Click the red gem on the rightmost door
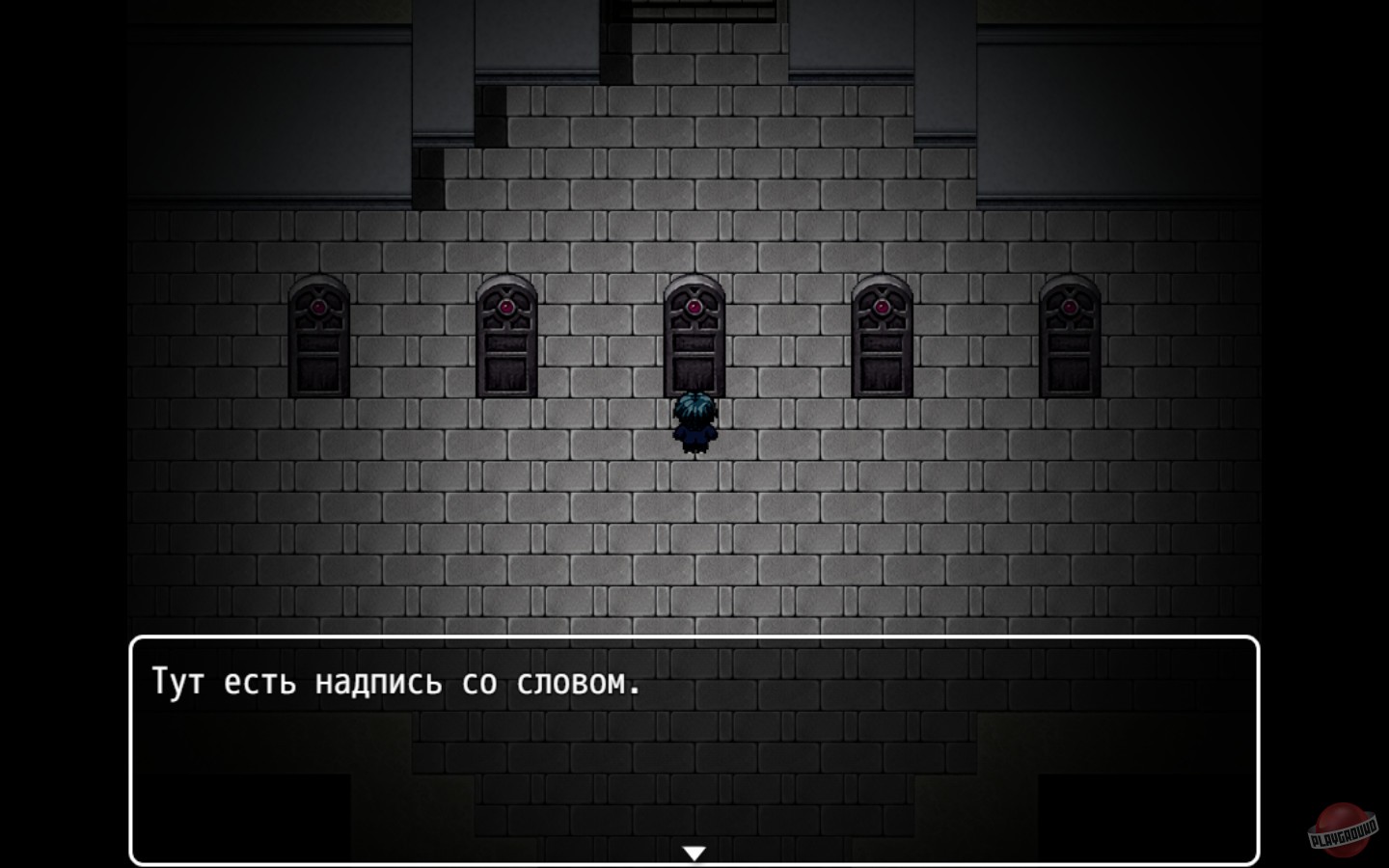Screen dimensions: 1389x868 [1071, 307]
